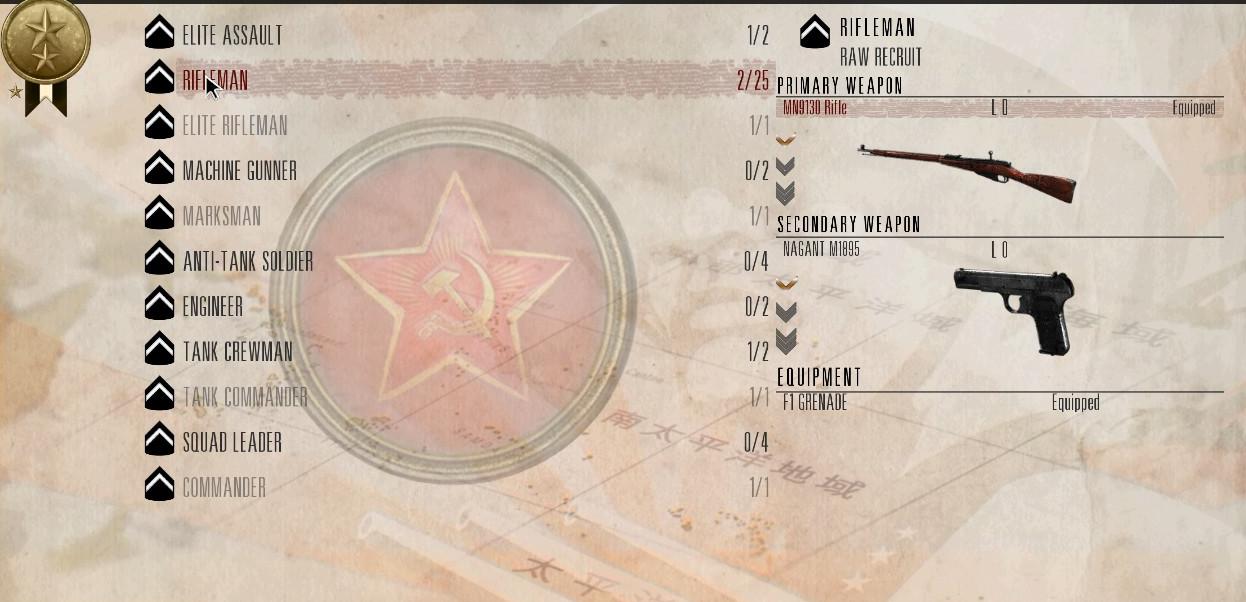This screenshot has height=602, width=1246.
Task: Select the Machine Gunner class
Action: tap(239, 171)
